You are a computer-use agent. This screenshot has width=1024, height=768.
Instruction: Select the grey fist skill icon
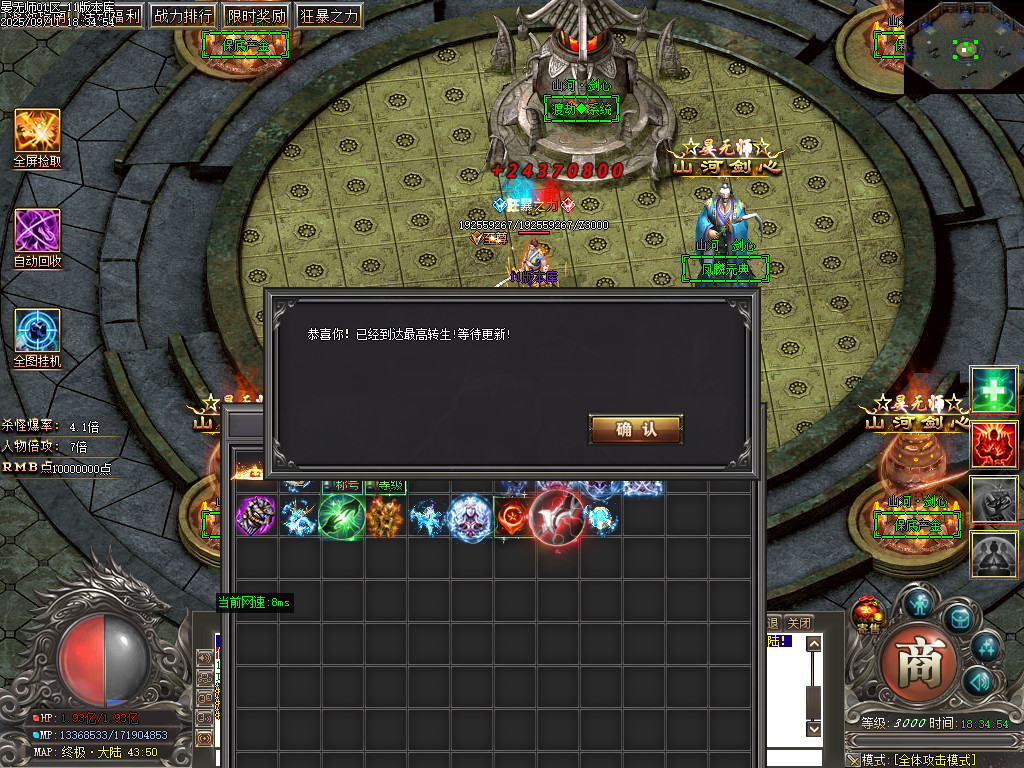[994, 499]
